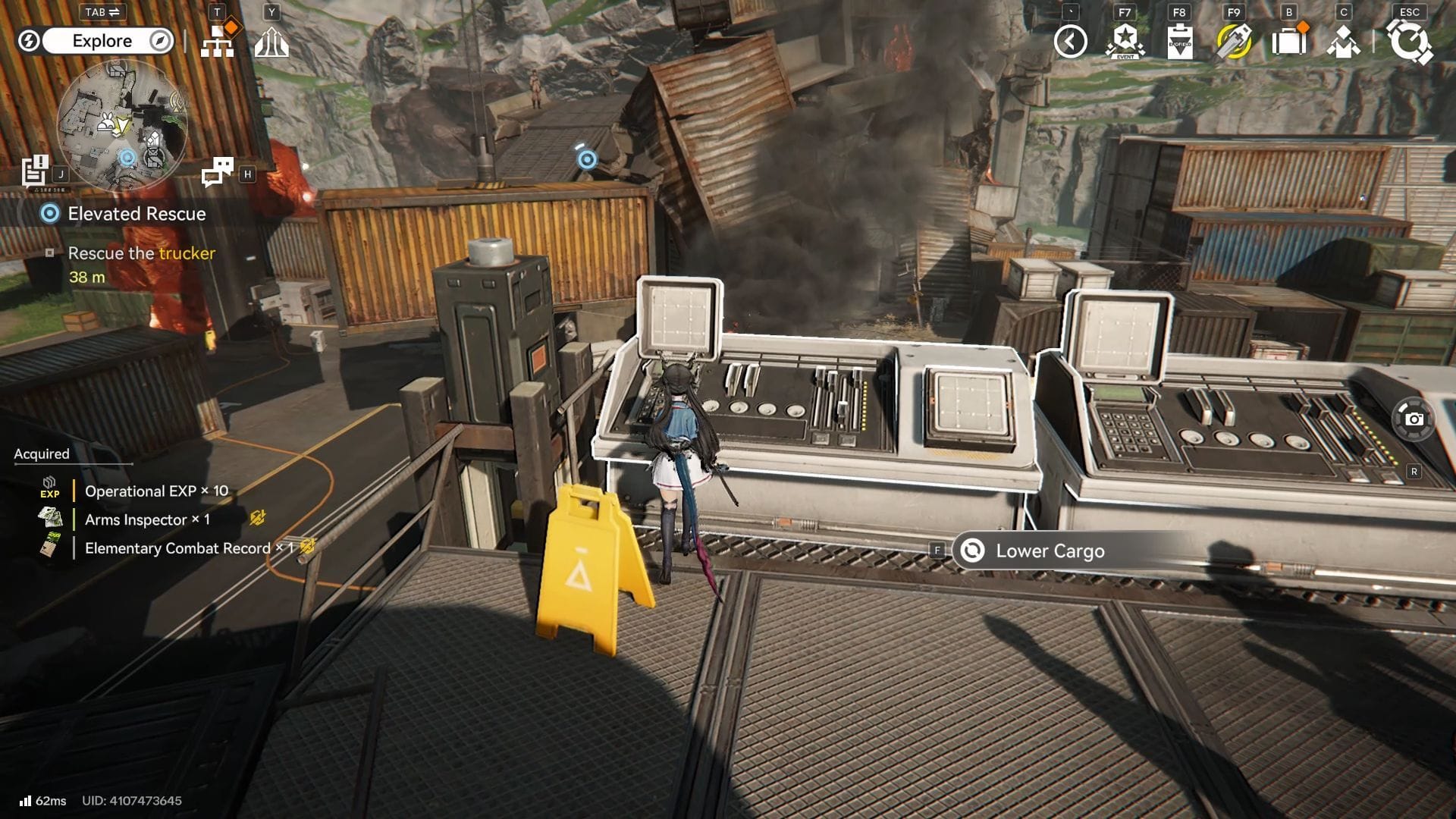Open the backpack inventory
Viewport: 1456px width, 819px height.
click(1288, 42)
